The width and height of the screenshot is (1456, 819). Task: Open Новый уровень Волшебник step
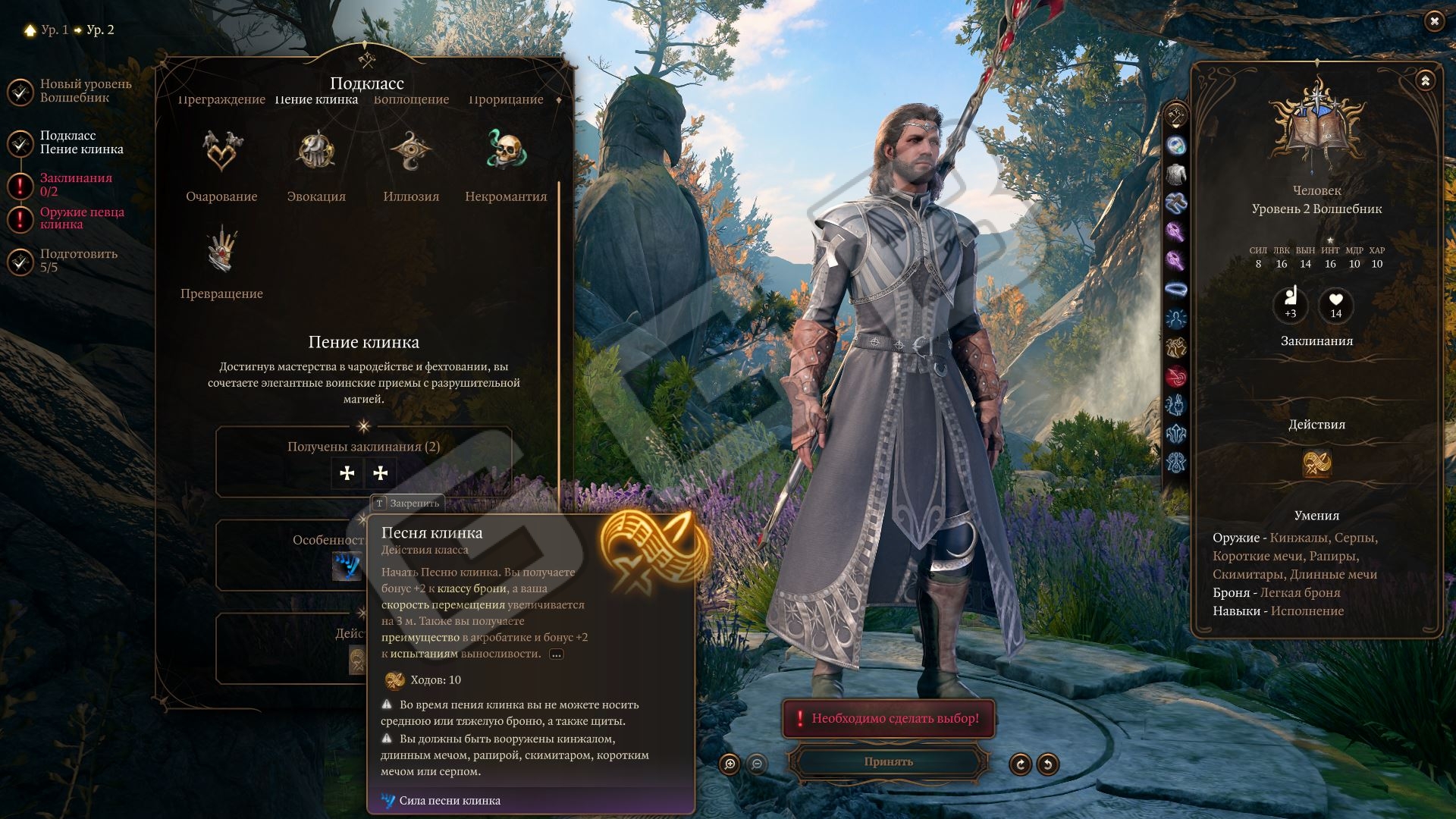85,91
